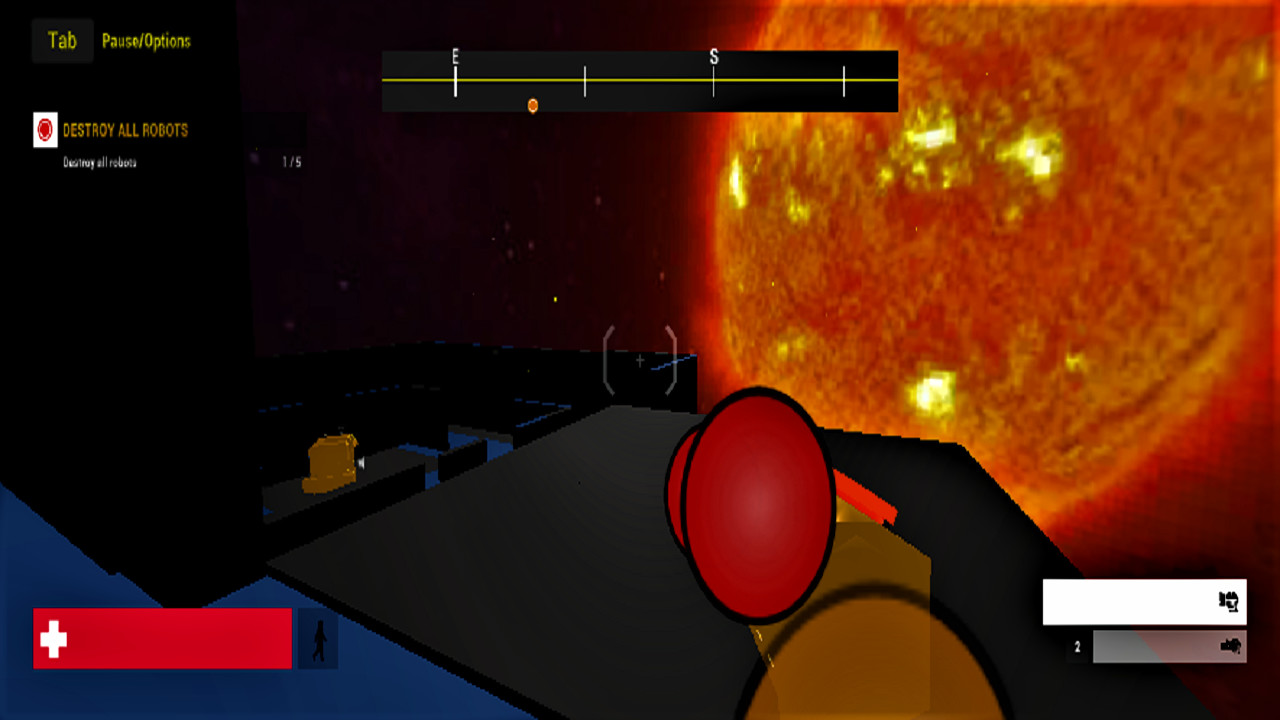Click the red objective marker icon
Screen dimensions: 1280x720
coord(42,130)
